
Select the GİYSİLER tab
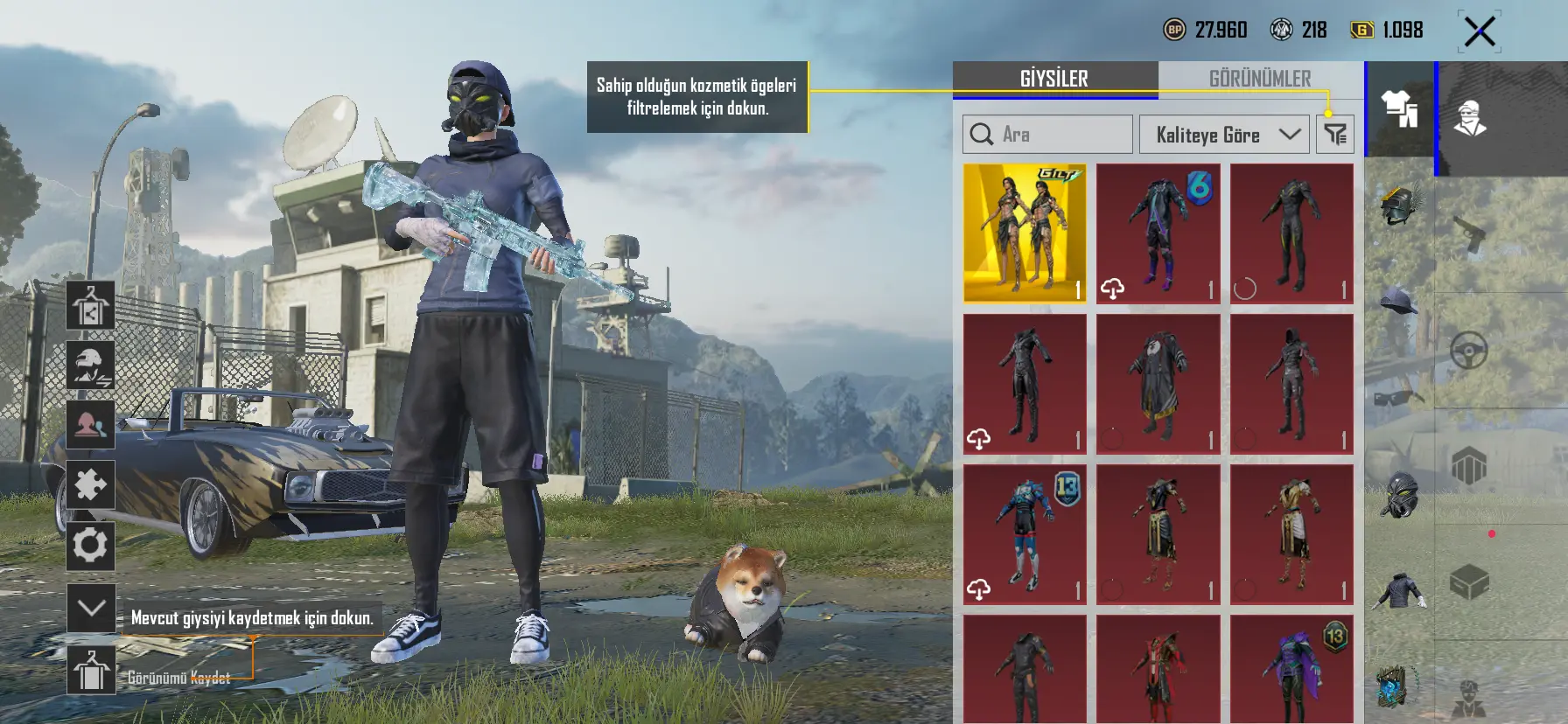(1054, 79)
